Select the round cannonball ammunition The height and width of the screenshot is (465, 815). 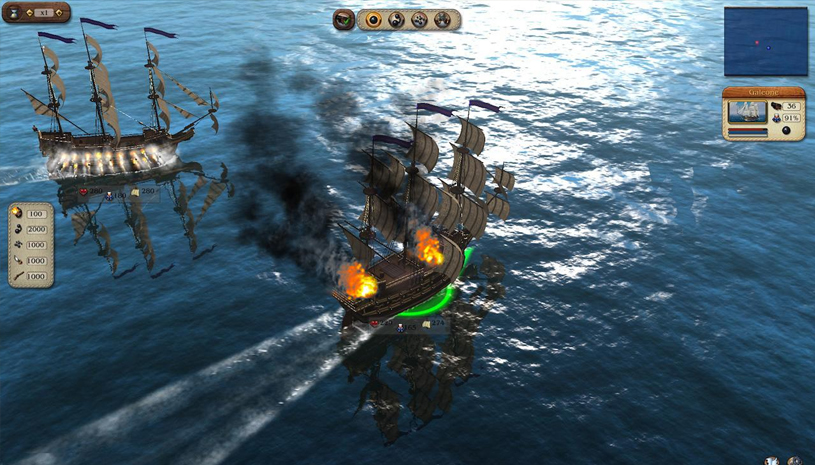pos(374,19)
